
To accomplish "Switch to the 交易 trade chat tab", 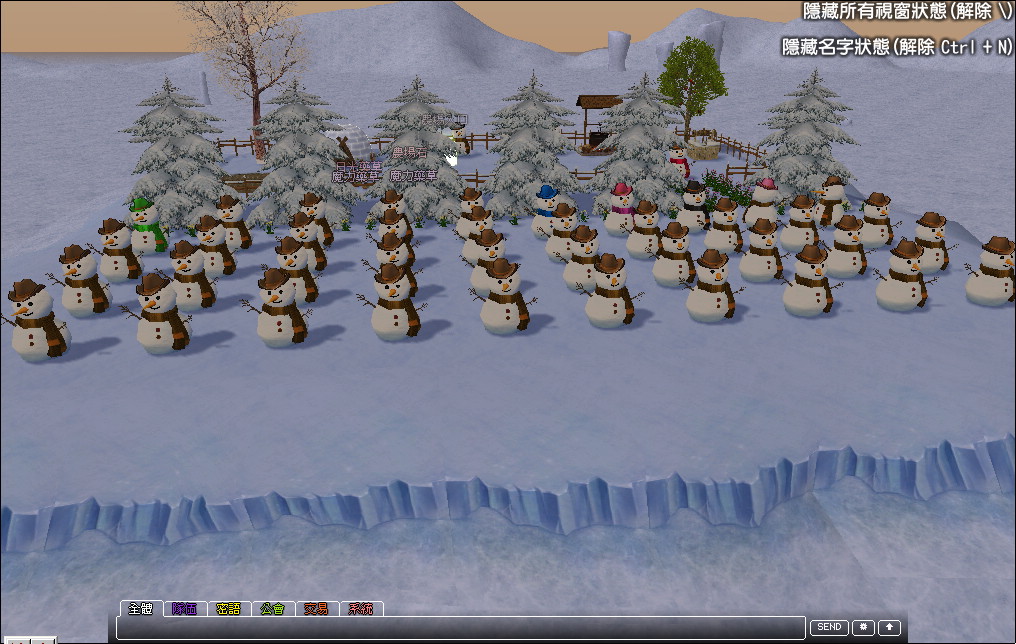I will [316, 608].
